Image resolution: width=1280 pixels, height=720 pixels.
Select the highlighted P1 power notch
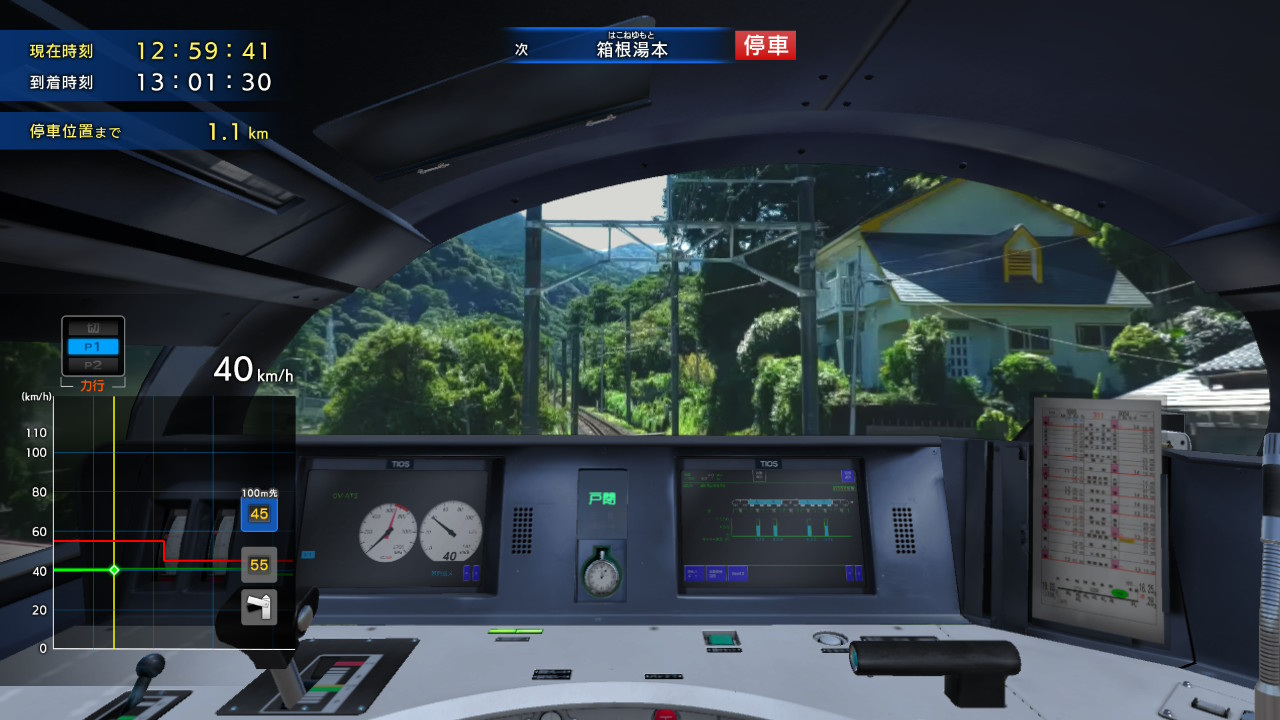[93, 345]
